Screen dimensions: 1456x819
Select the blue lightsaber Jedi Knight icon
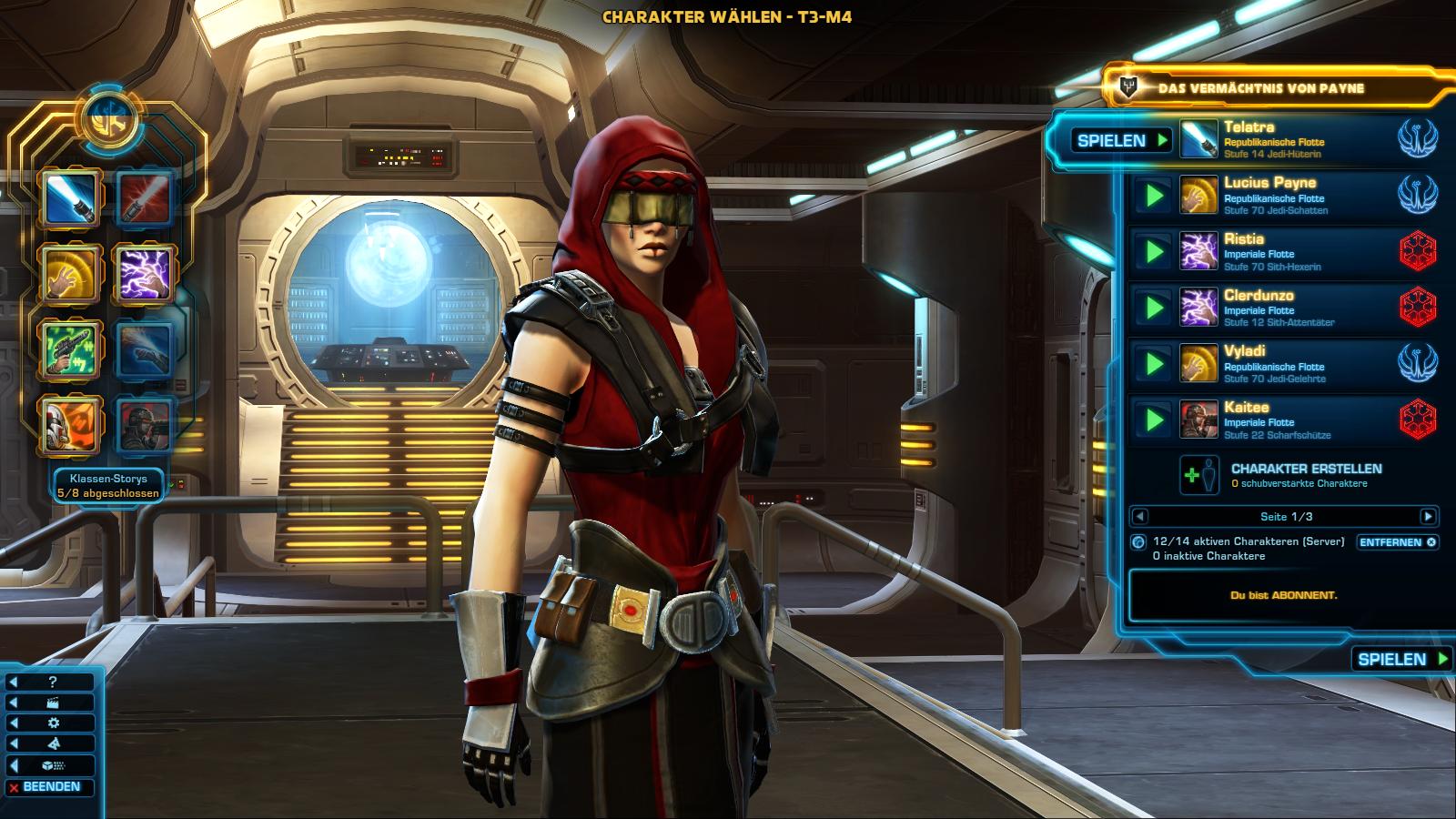pyautogui.click(x=69, y=198)
